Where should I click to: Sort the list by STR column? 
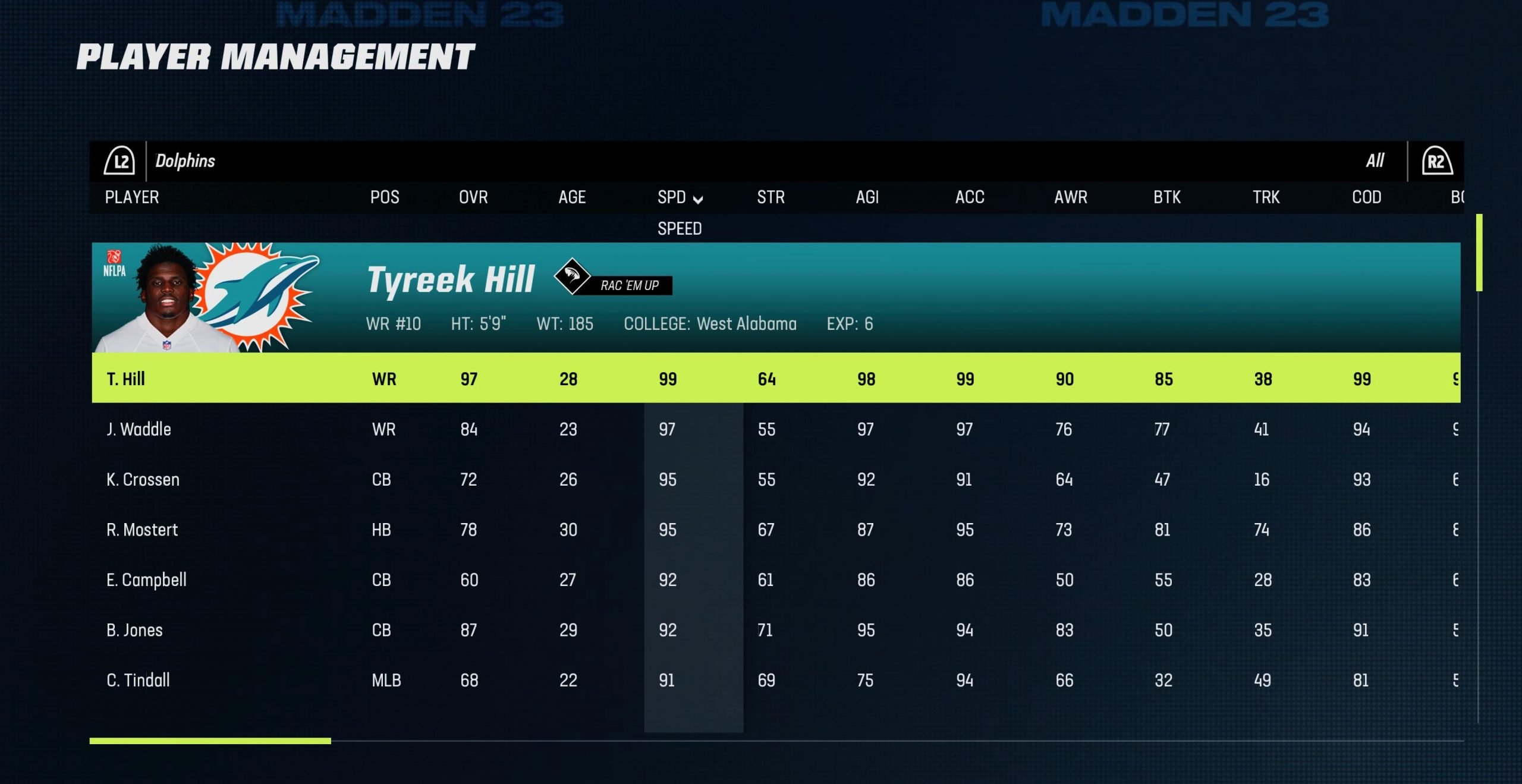click(x=771, y=197)
